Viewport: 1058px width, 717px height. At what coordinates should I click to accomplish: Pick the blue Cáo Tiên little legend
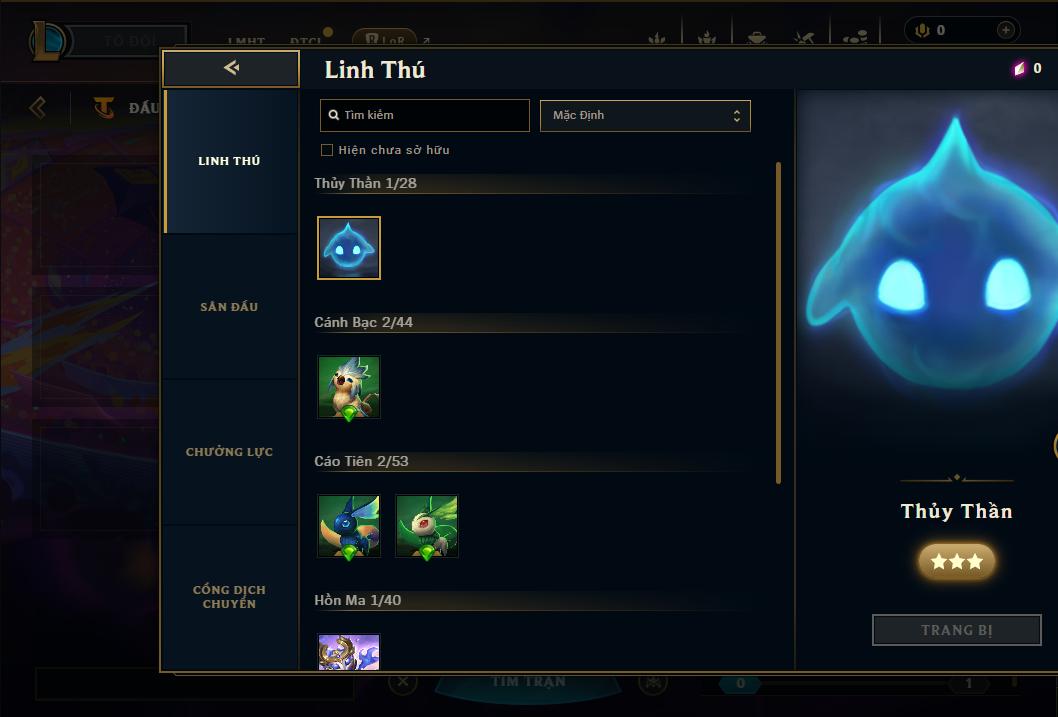point(349,526)
